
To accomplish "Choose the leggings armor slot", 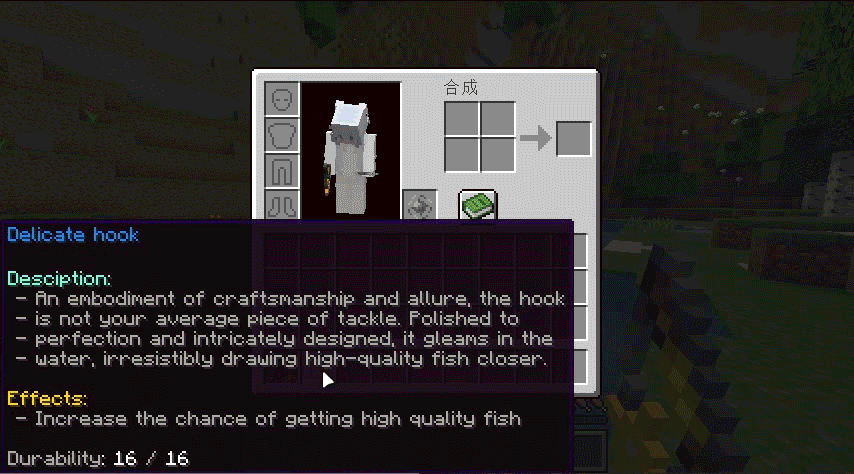I will pos(282,171).
